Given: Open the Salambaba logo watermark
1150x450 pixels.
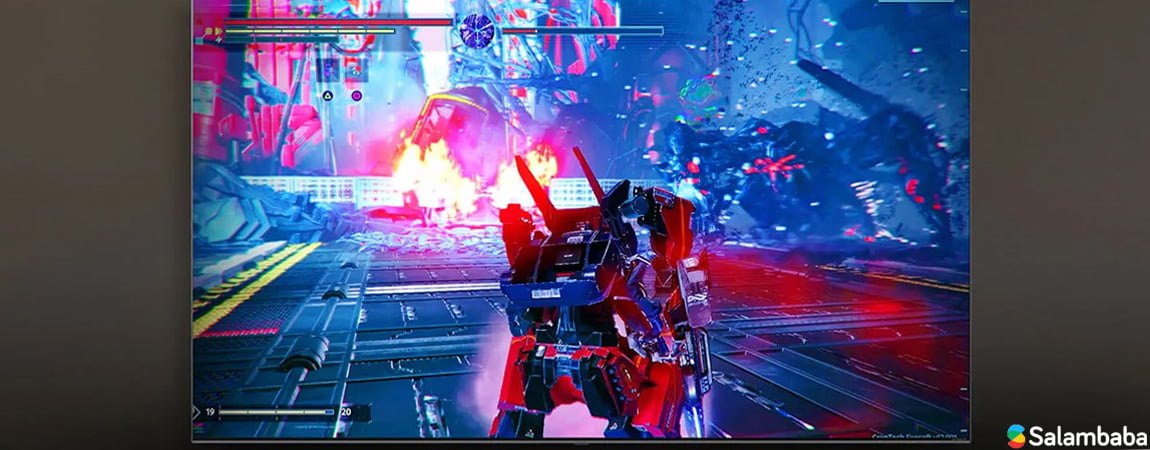Looking at the screenshot, I should click(1076, 435).
